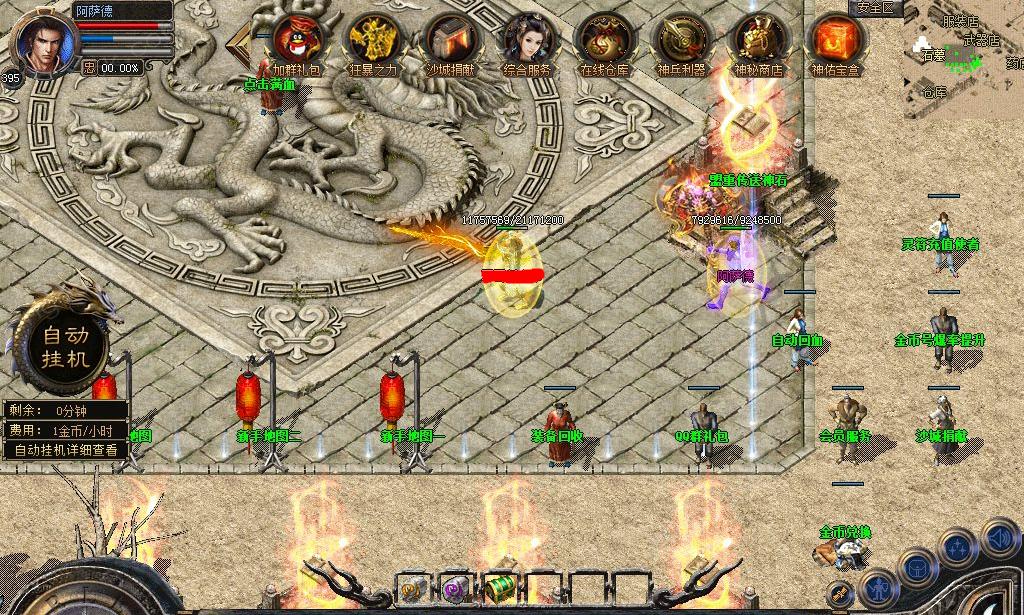Screen dimensions: 1024x615
Task: Activate the 狂暴之力 golden icon
Action: (x=373, y=42)
